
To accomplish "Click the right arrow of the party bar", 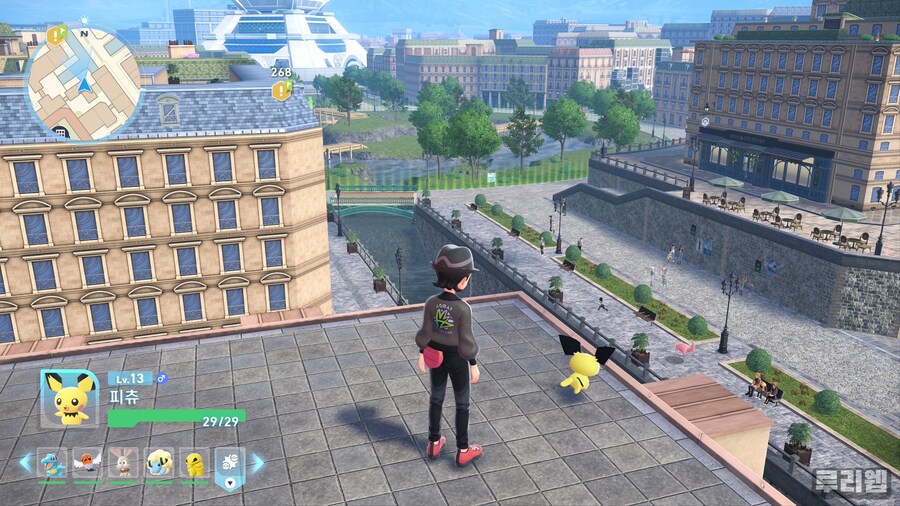I will [x=258, y=462].
